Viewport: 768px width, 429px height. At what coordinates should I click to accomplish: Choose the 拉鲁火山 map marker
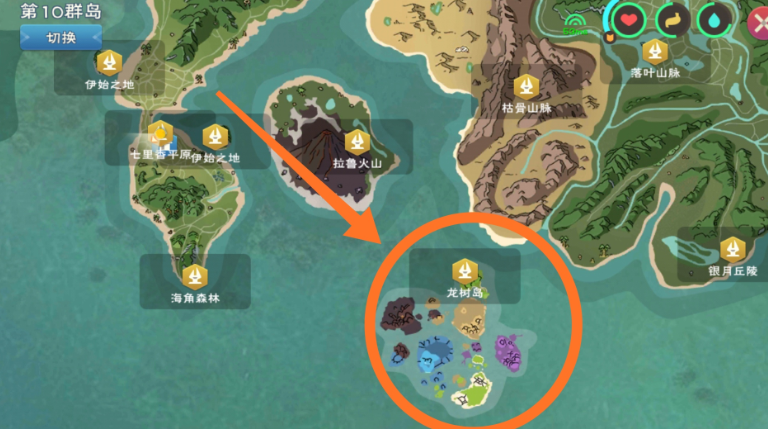coord(357,141)
